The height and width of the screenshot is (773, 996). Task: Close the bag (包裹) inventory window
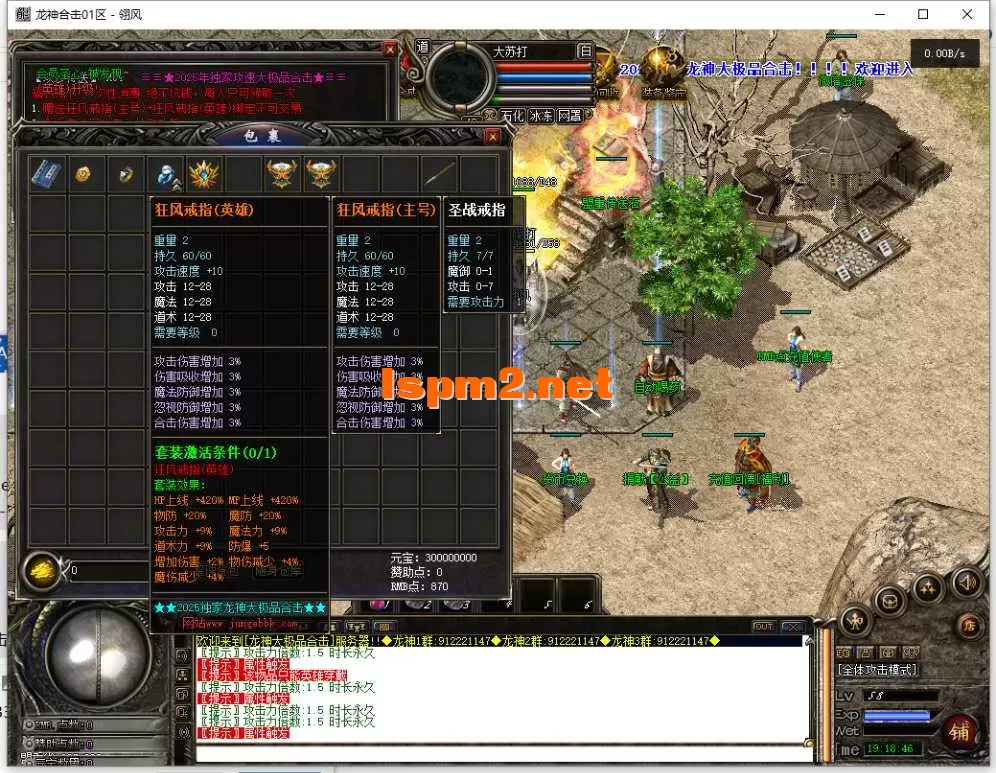pyautogui.click(x=492, y=136)
